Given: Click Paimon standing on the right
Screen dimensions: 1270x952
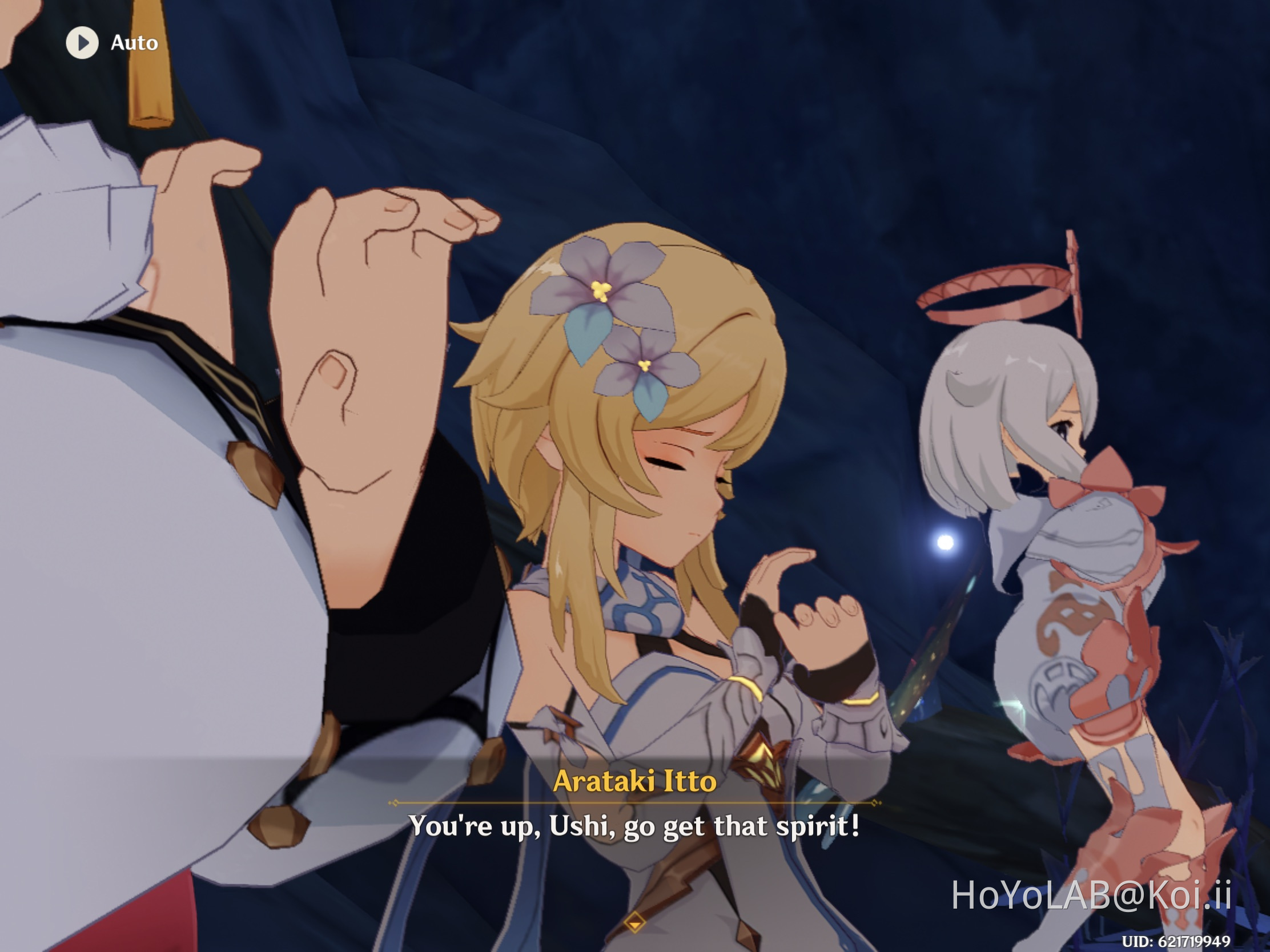Looking at the screenshot, I should pyautogui.click(x=1062, y=545).
